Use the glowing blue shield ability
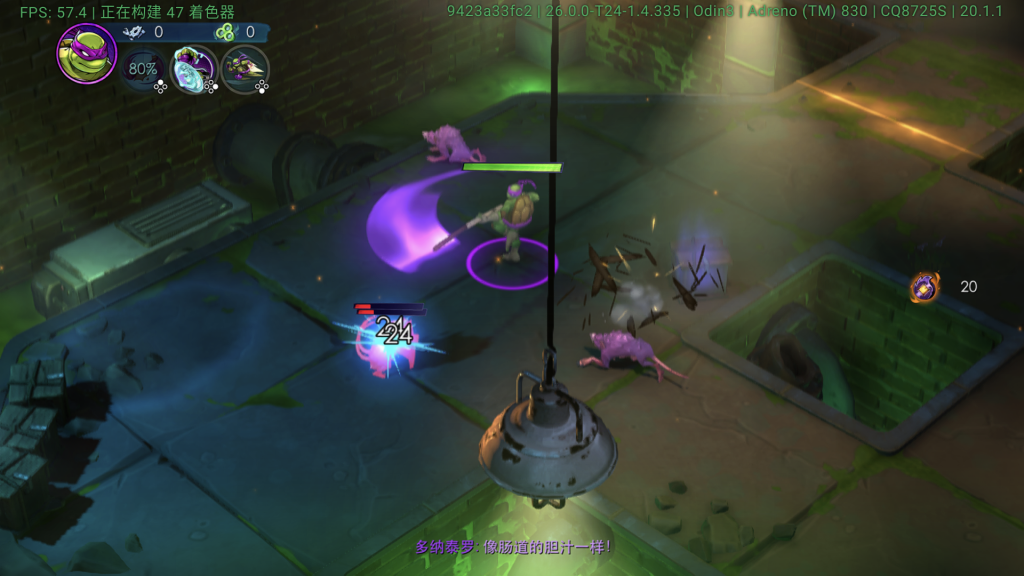Viewport: 1024px width, 576px height. pos(193,69)
